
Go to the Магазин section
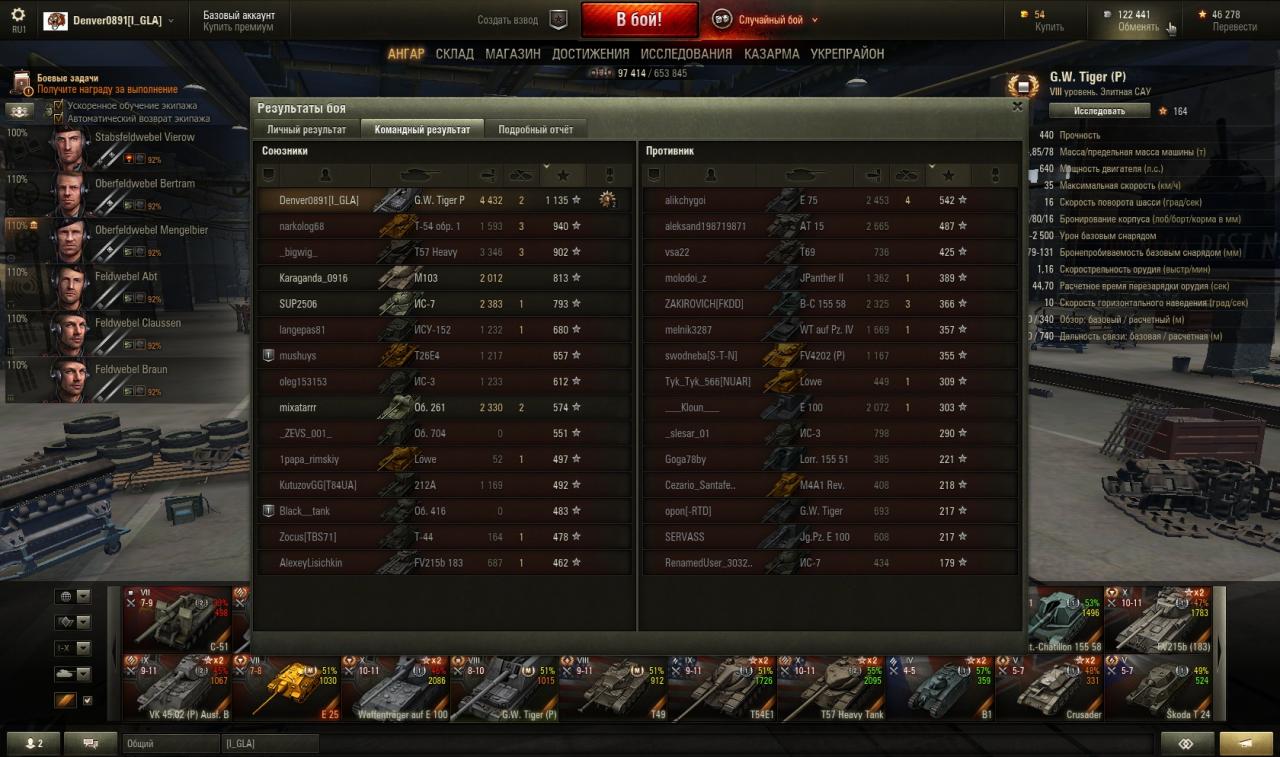(x=513, y=54)
